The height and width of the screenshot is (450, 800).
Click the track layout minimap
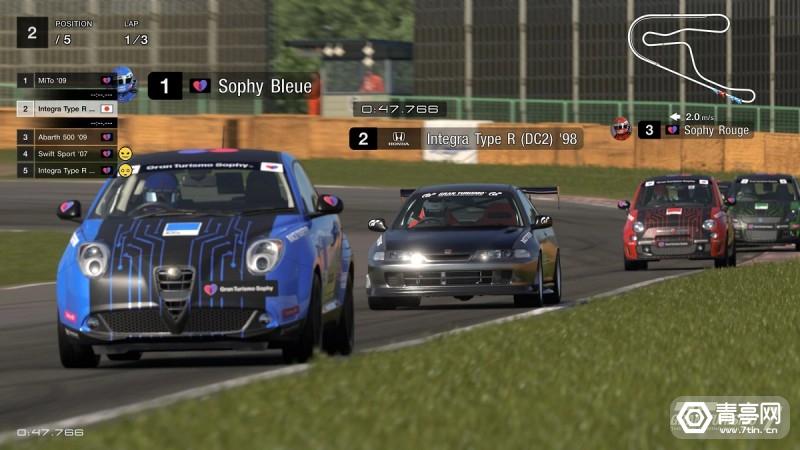690,57
